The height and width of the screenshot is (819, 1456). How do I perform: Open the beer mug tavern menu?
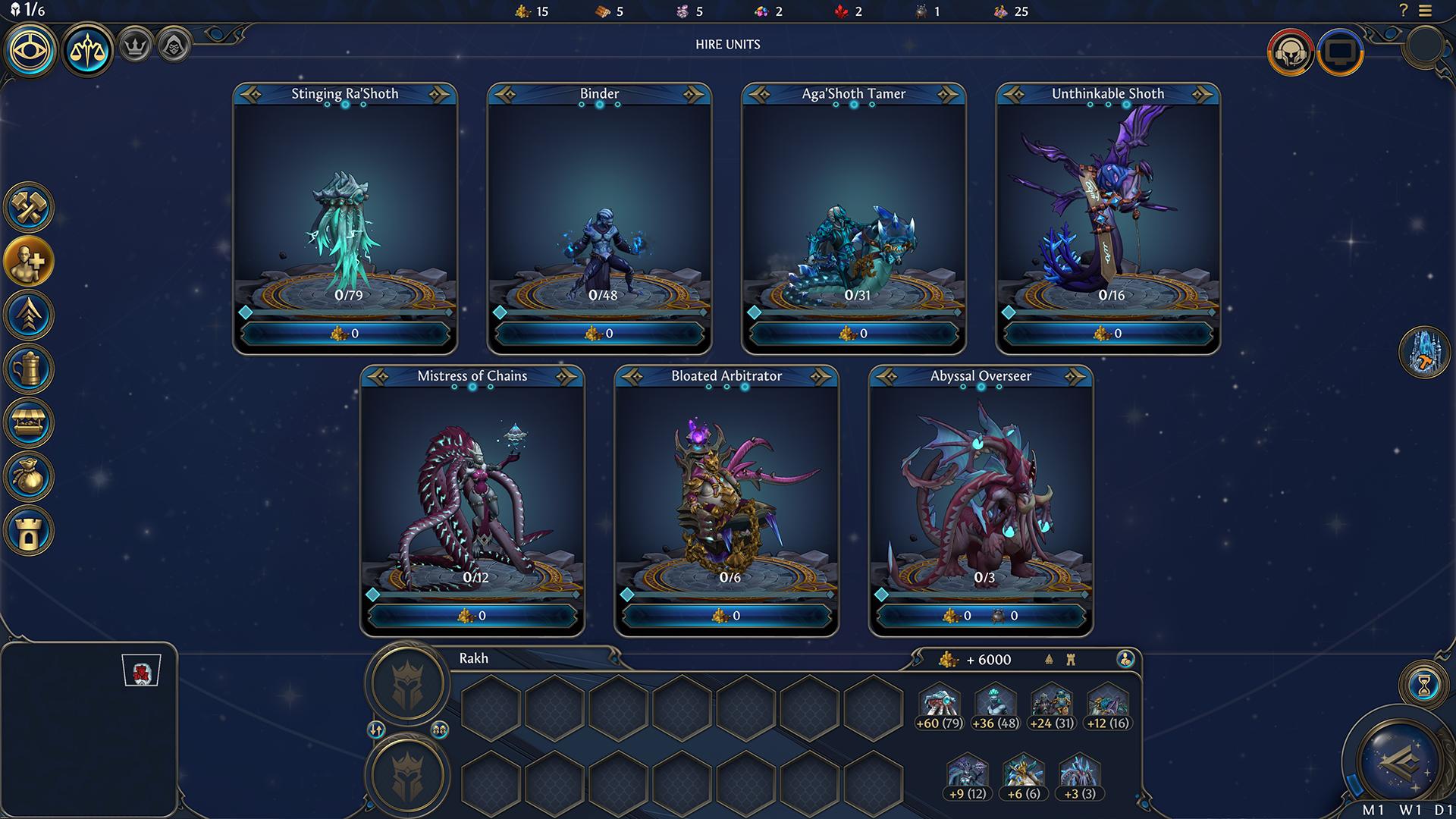coord(29,369)
